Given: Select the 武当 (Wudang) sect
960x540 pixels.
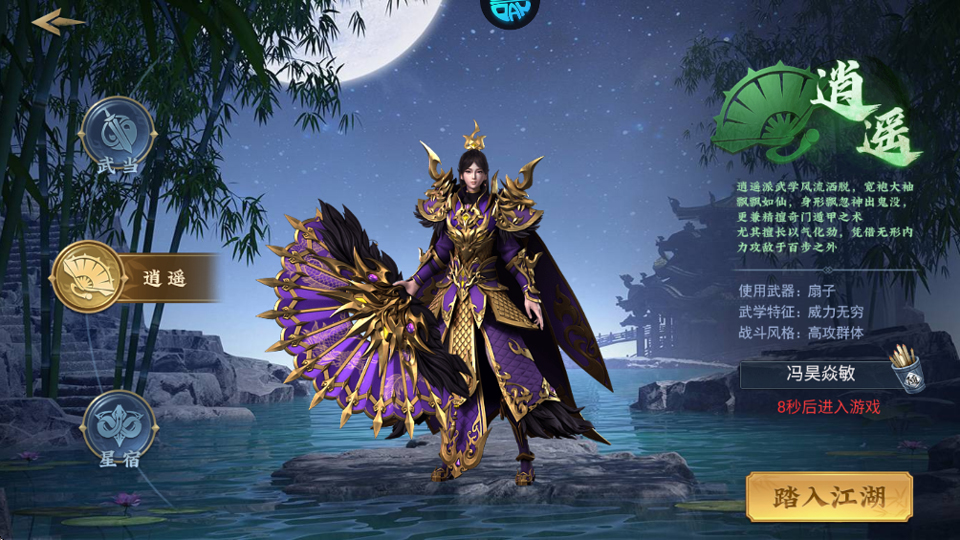Looking at the screenshot, I should [118, 133].
